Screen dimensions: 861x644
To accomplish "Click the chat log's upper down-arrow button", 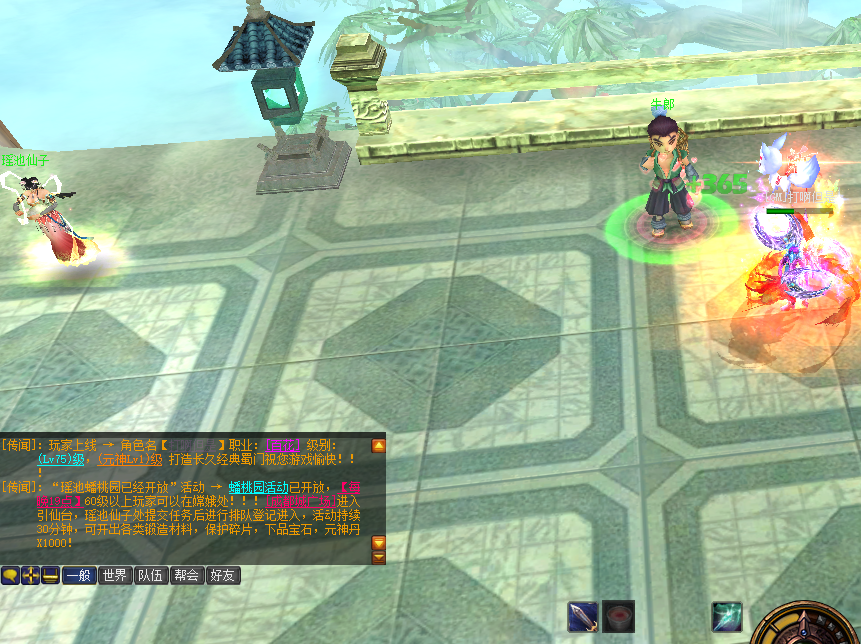I will tap(378, 542).
